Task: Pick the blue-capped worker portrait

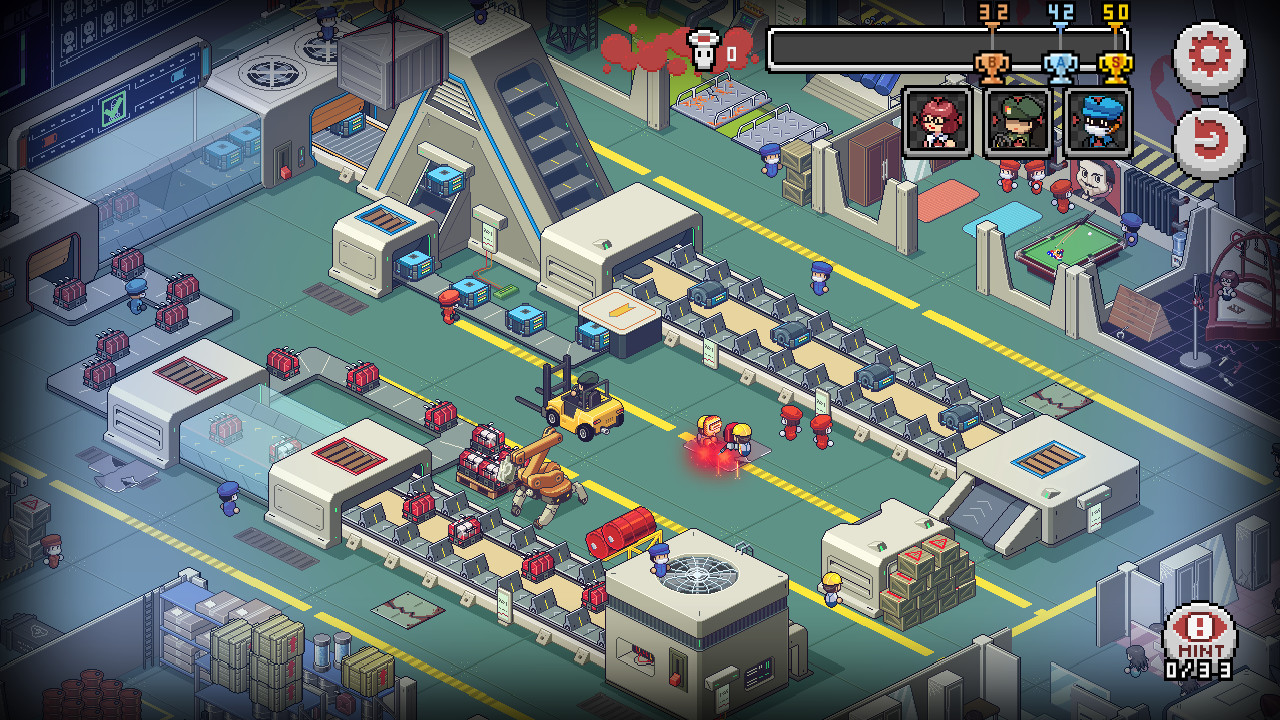Action: 1098,123
